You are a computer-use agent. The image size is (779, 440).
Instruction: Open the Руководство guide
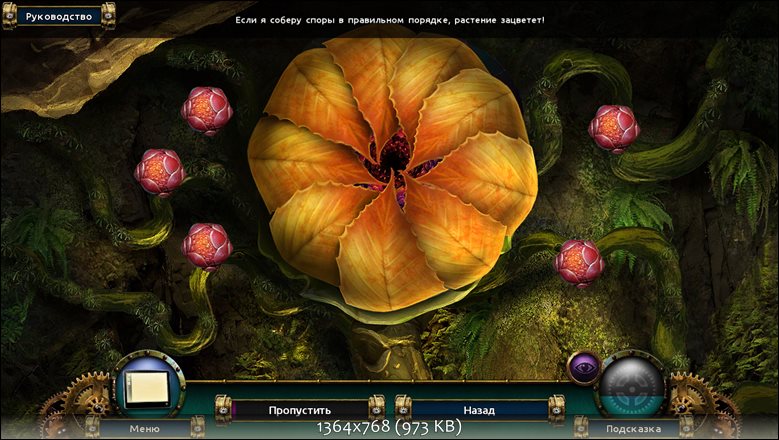pos(58,17)
